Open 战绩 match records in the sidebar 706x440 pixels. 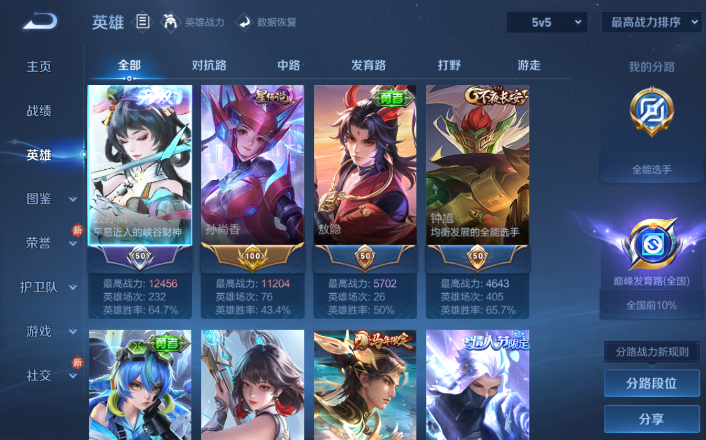click(x=39, y=111)
